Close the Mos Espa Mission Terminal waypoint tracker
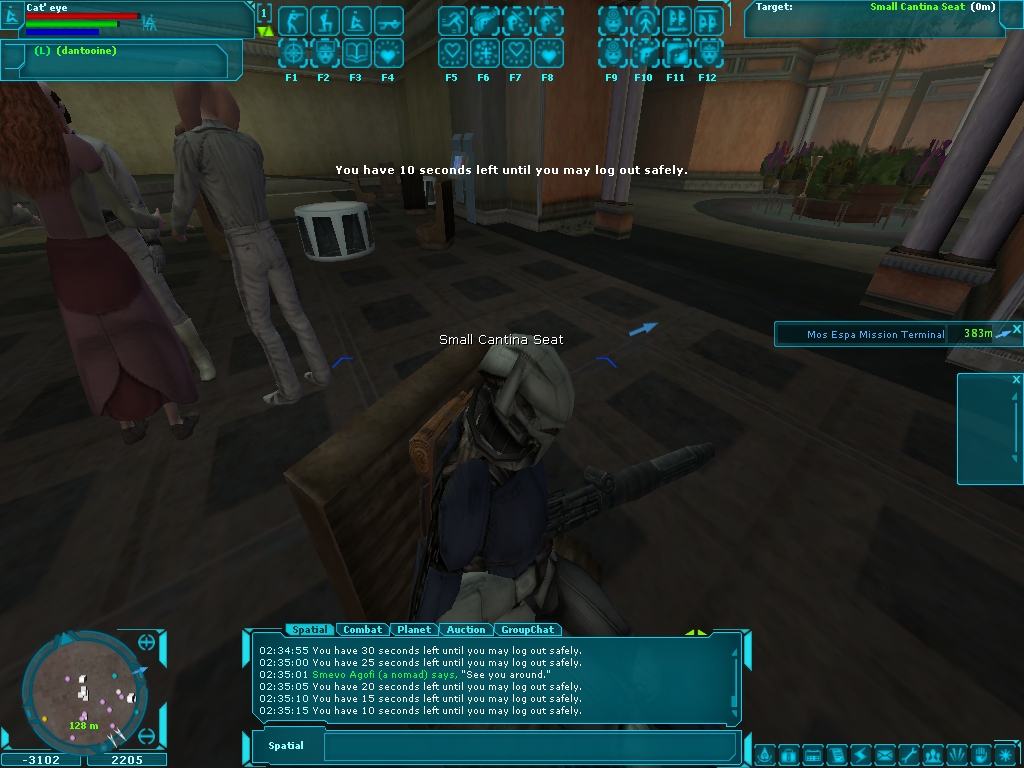Screen dimensions: 1024x768 [x=1016, y=329]
